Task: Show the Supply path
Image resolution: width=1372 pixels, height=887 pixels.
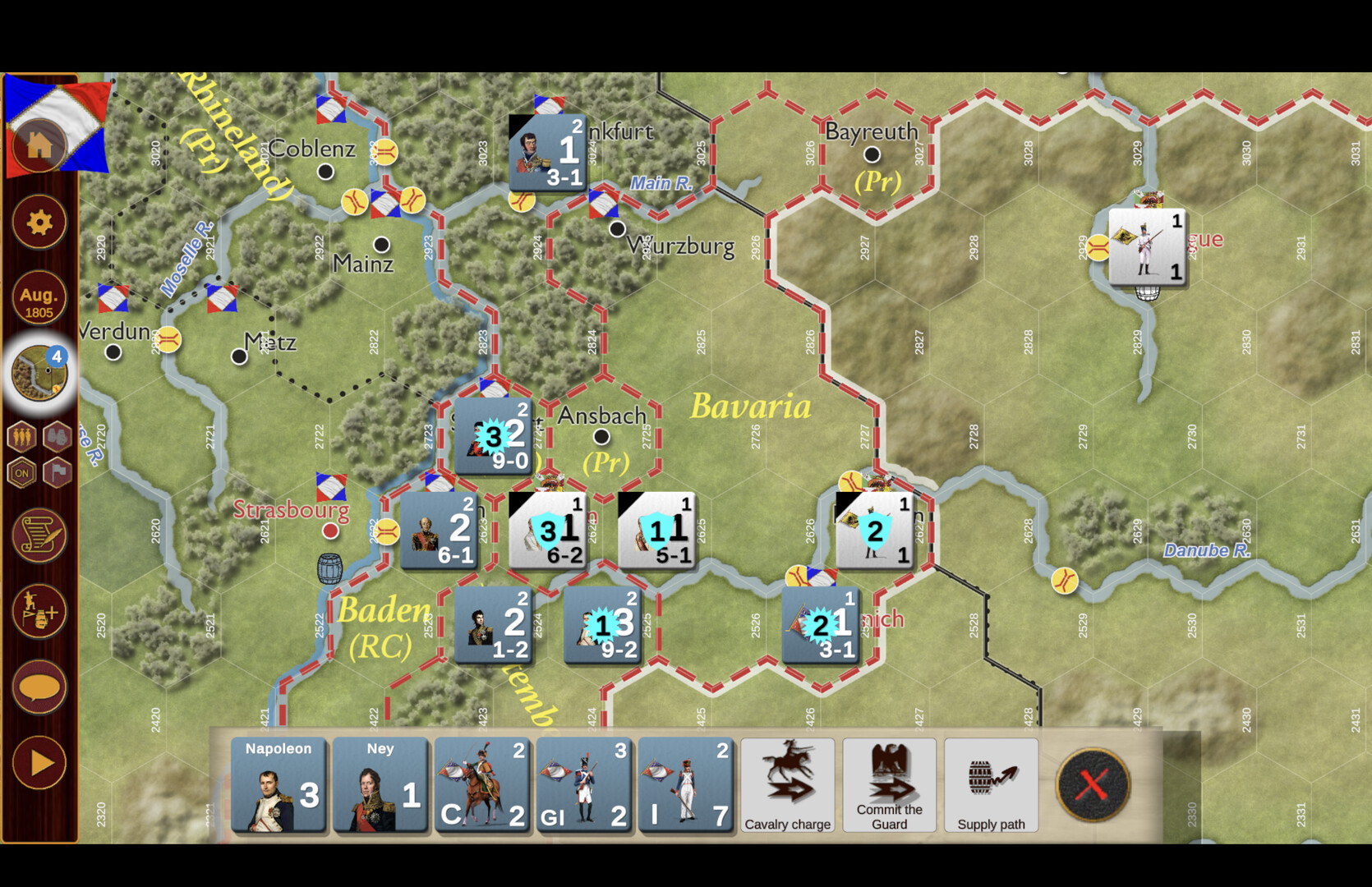Action: [991, 784]
